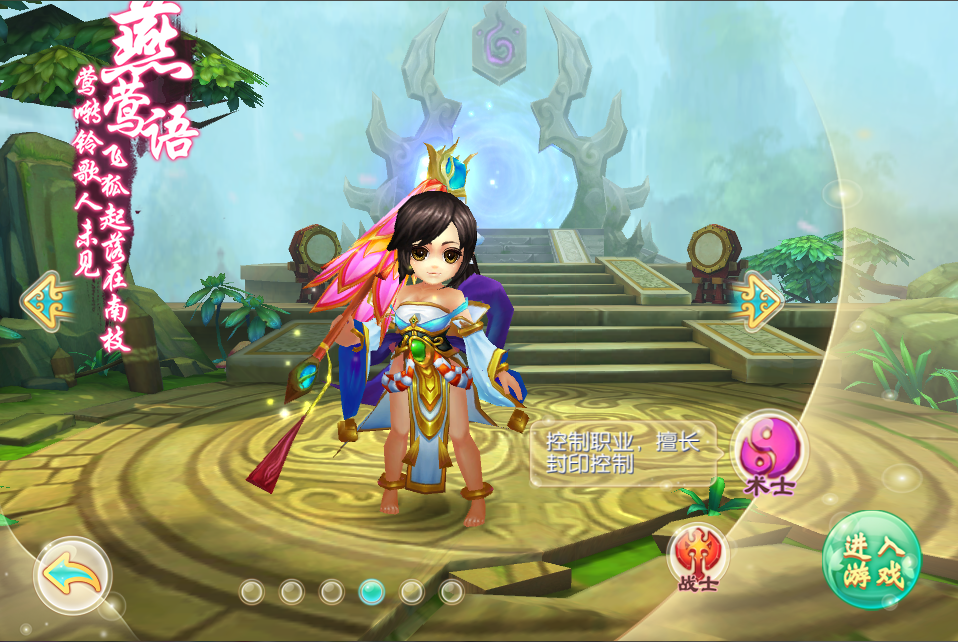The height and width of the screenshot is (642, 958).
Task: Show next character with right arrow
Action: click(x=756, y=298)
